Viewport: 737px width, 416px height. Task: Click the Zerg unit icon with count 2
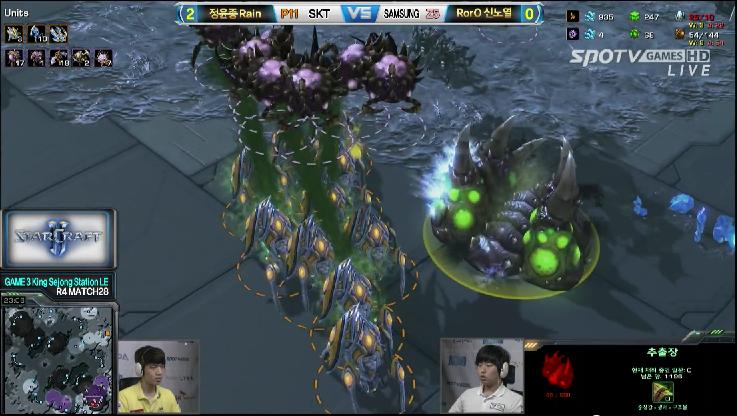pyautogui.click(x=81, y=58)
